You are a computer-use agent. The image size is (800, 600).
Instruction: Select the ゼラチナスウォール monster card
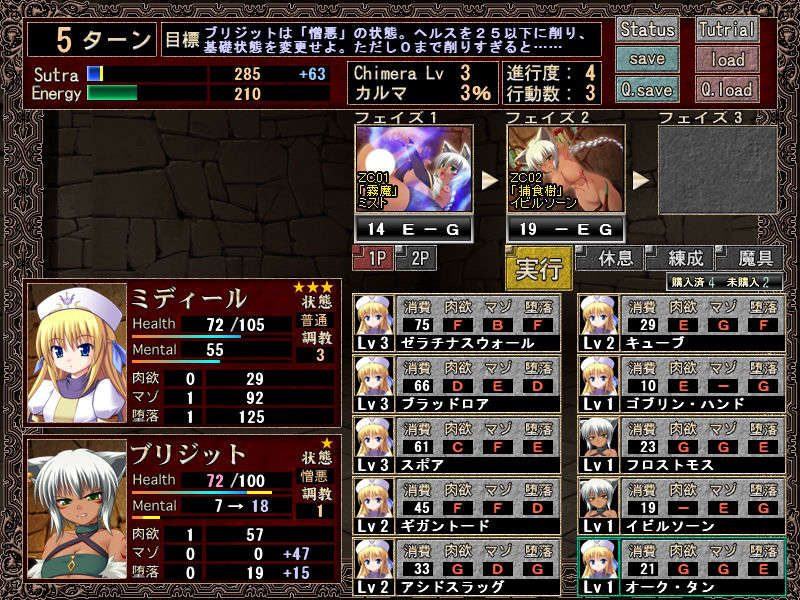(x=457, y=322)
